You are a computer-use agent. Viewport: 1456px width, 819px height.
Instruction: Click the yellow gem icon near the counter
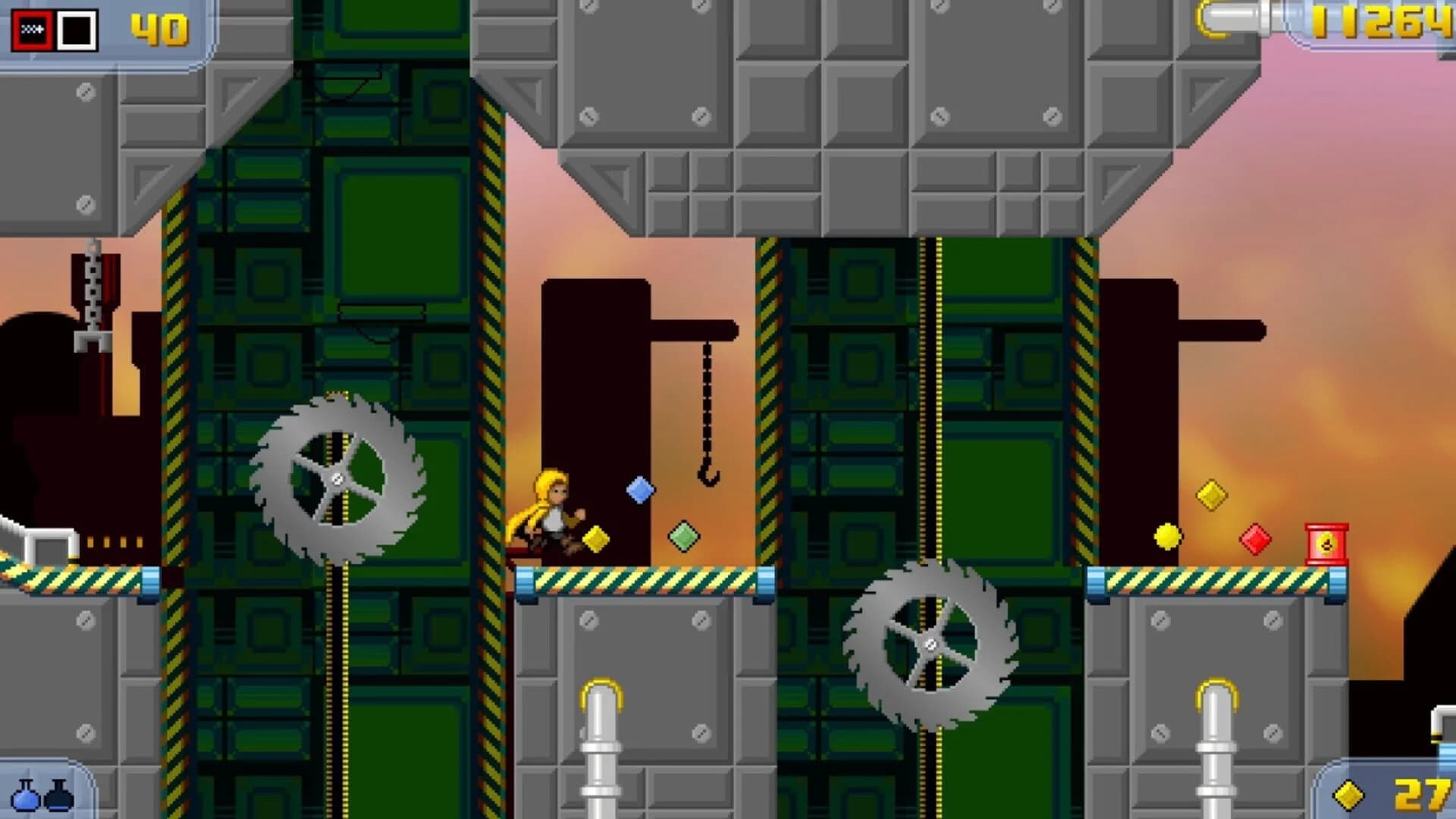tap(1348, 796)
